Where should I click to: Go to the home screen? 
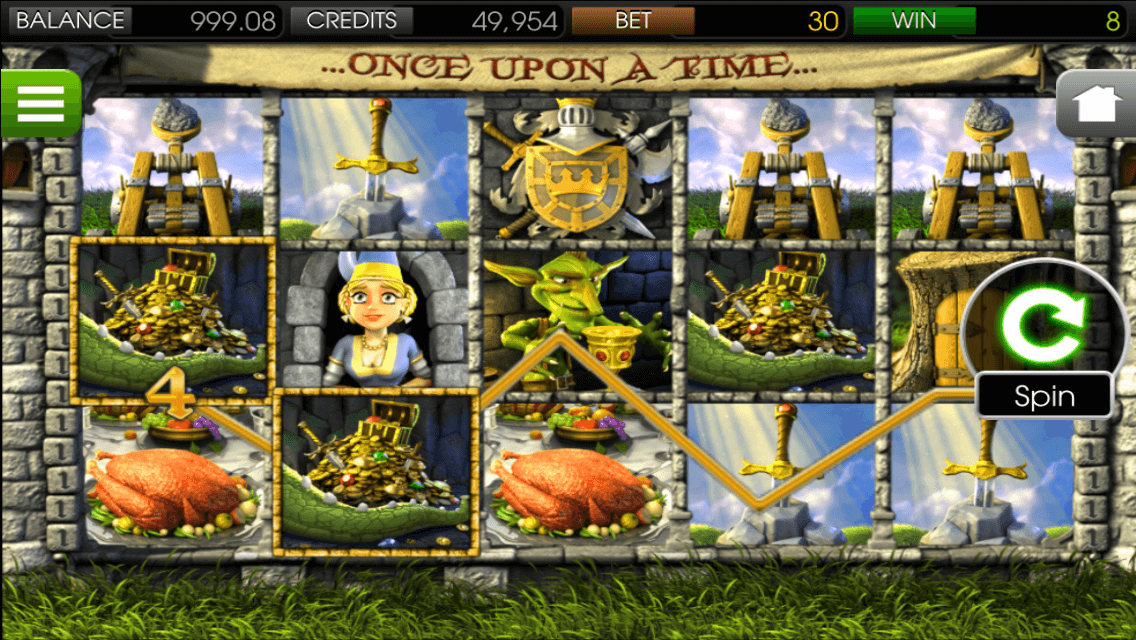click(x=1097, y=104)
